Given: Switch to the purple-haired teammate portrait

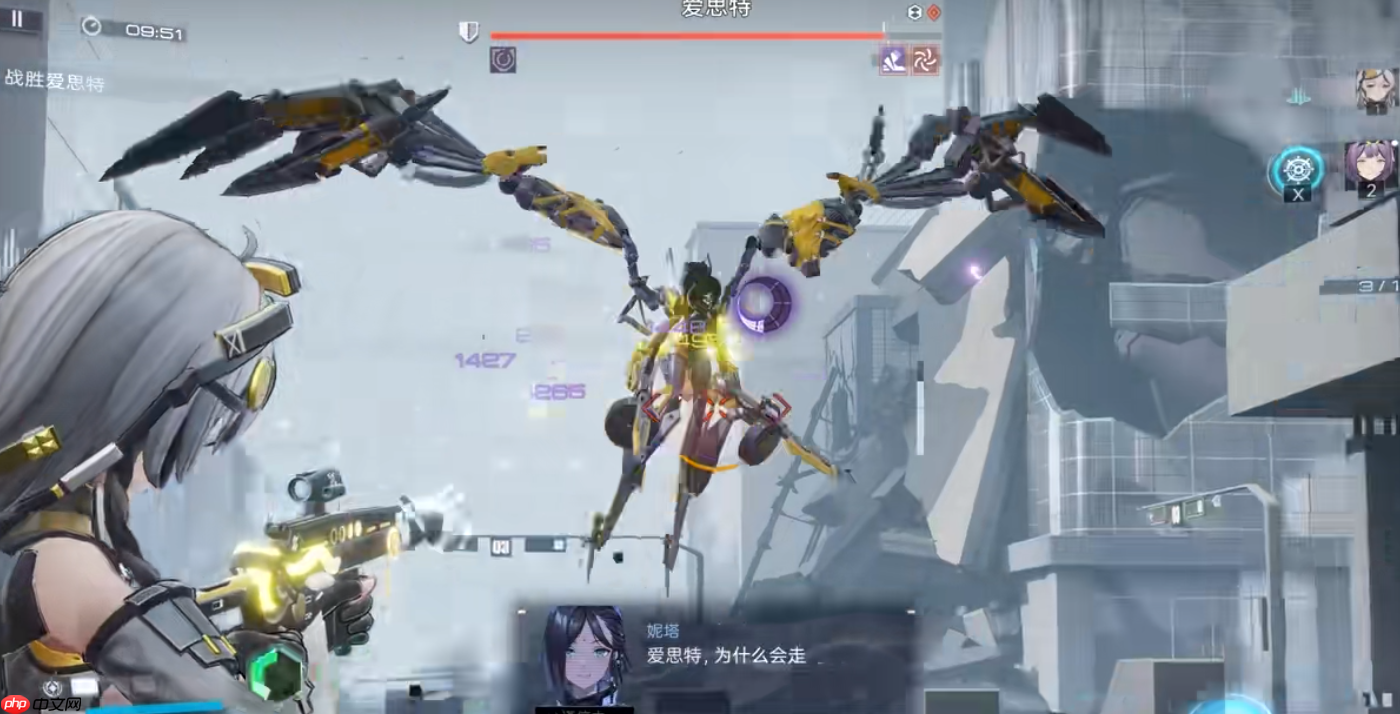Looking at the screenshot, I should 1369,166.
